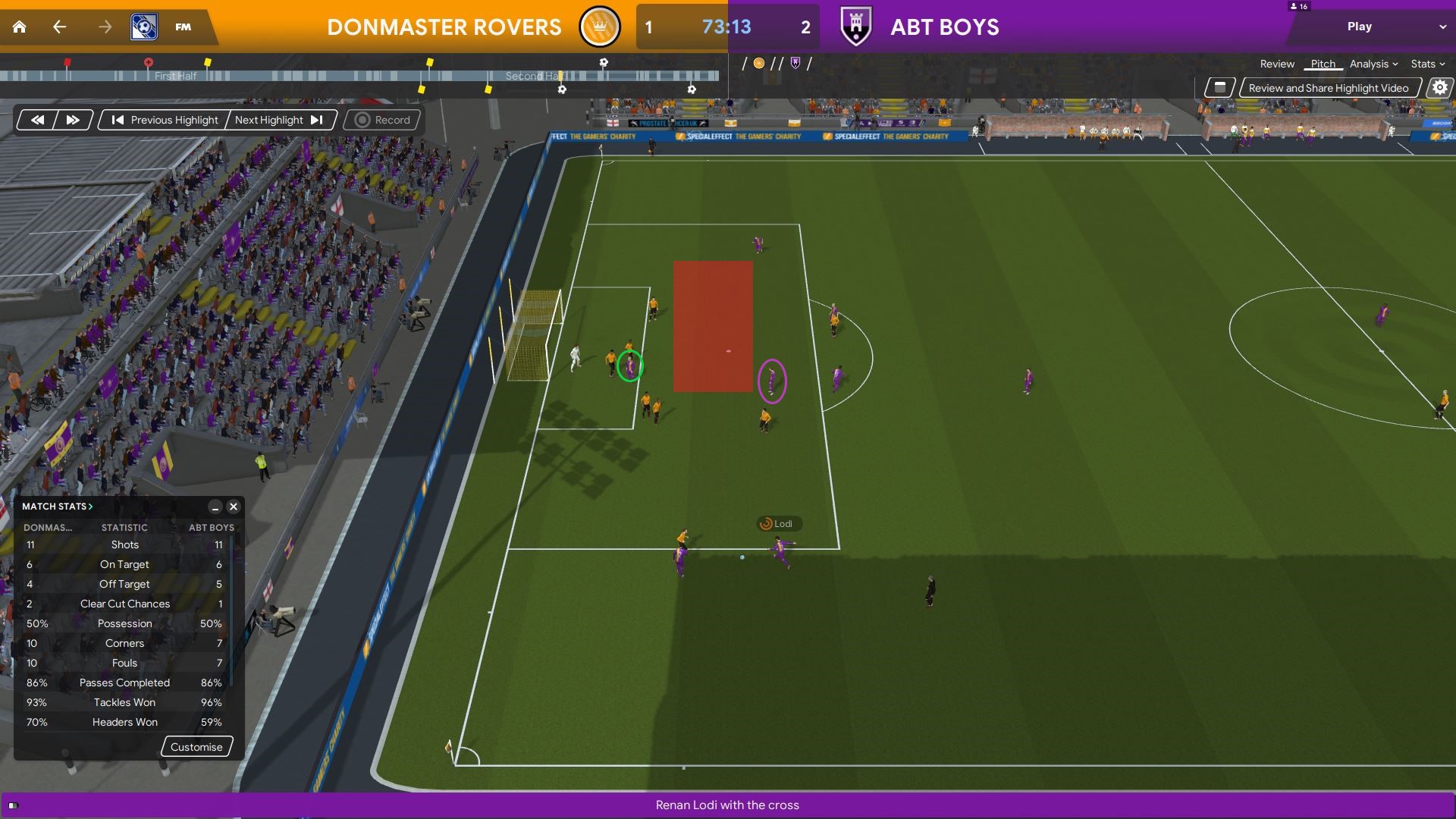
Task: Open the Analysis dropdown
Action: click(x=1373, y=64)
